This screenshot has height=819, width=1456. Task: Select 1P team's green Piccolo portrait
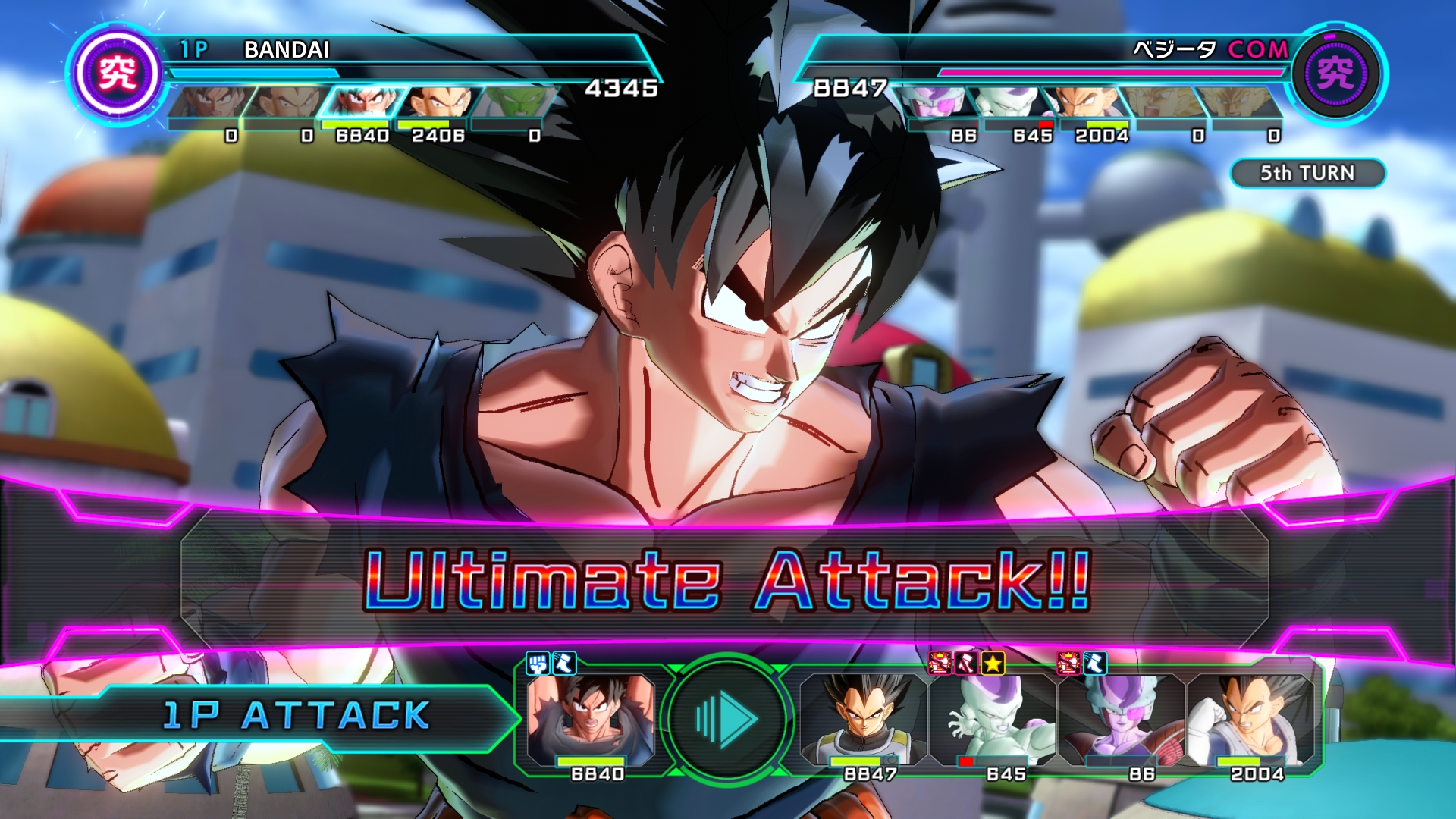pos(516,102)
